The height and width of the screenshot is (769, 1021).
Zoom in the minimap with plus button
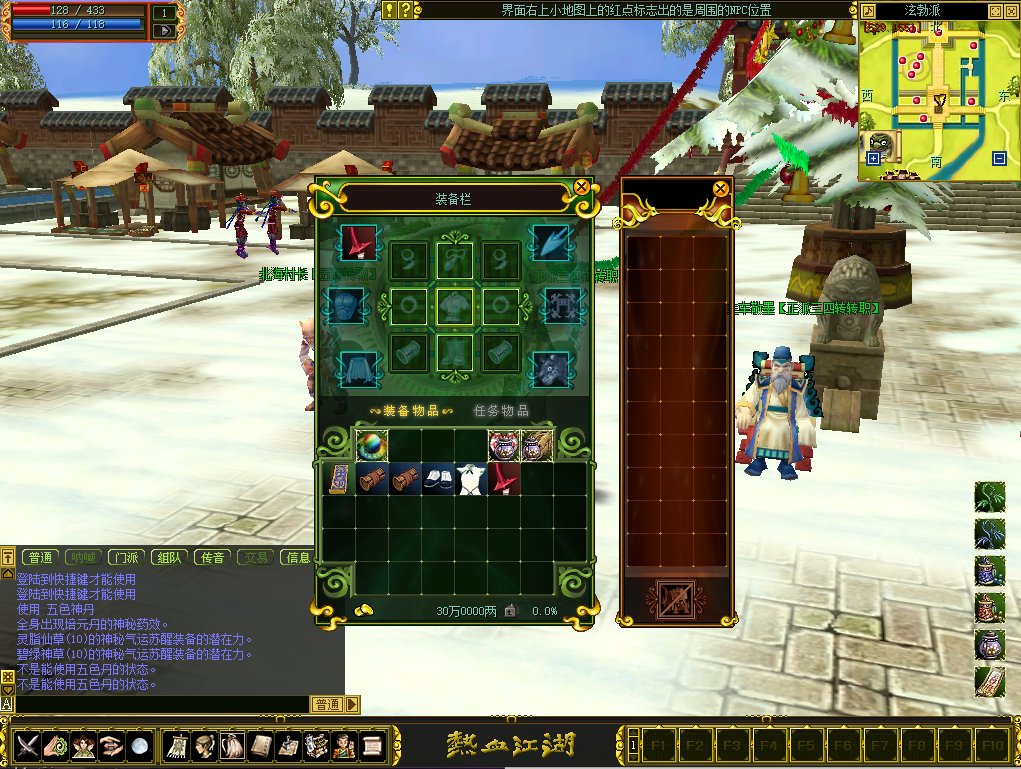873,158
